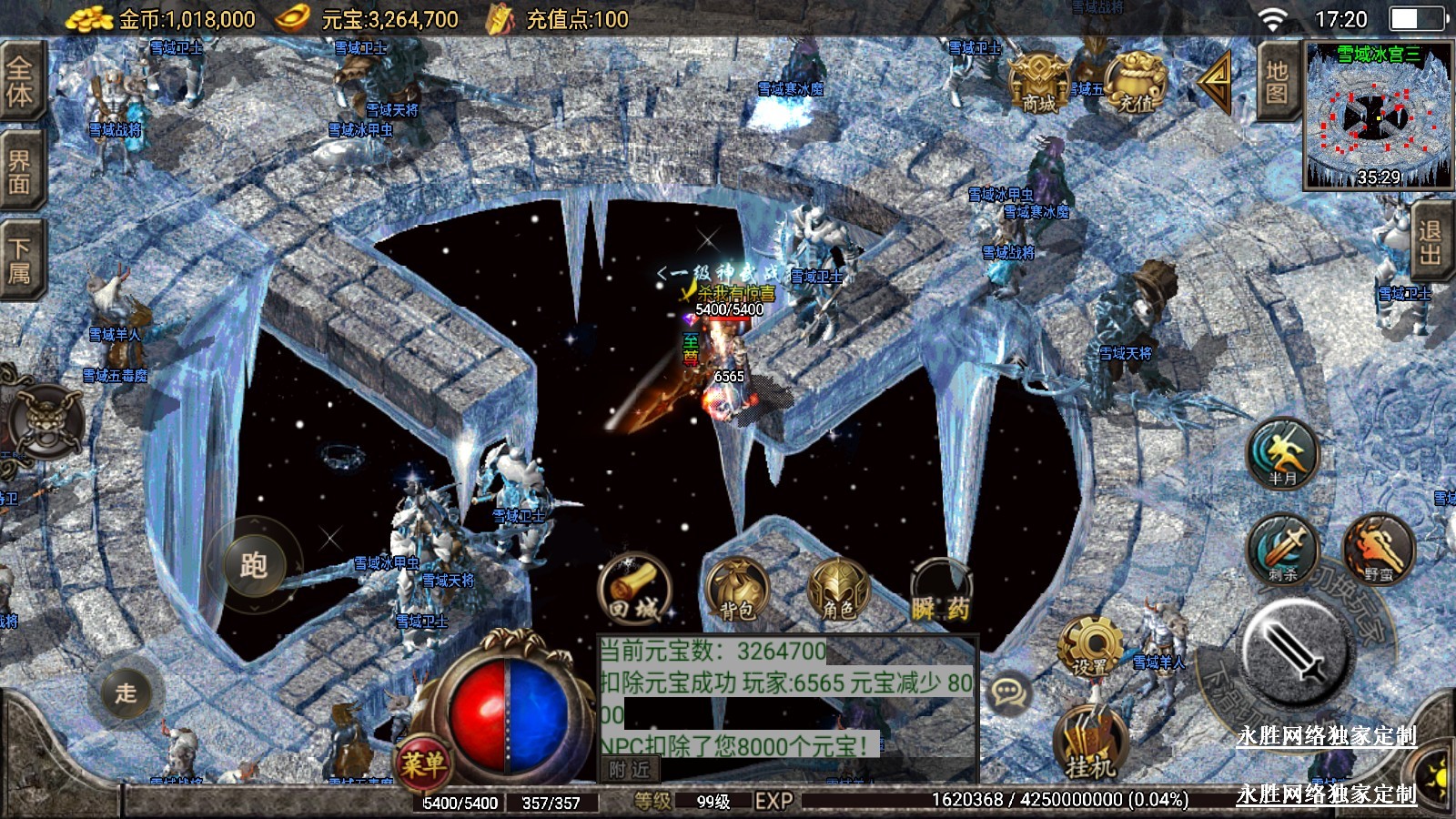The width and height of the screenshot is (1456, 819).
Task: Open the 充值 recharge icon
Action: point(1136,83)
